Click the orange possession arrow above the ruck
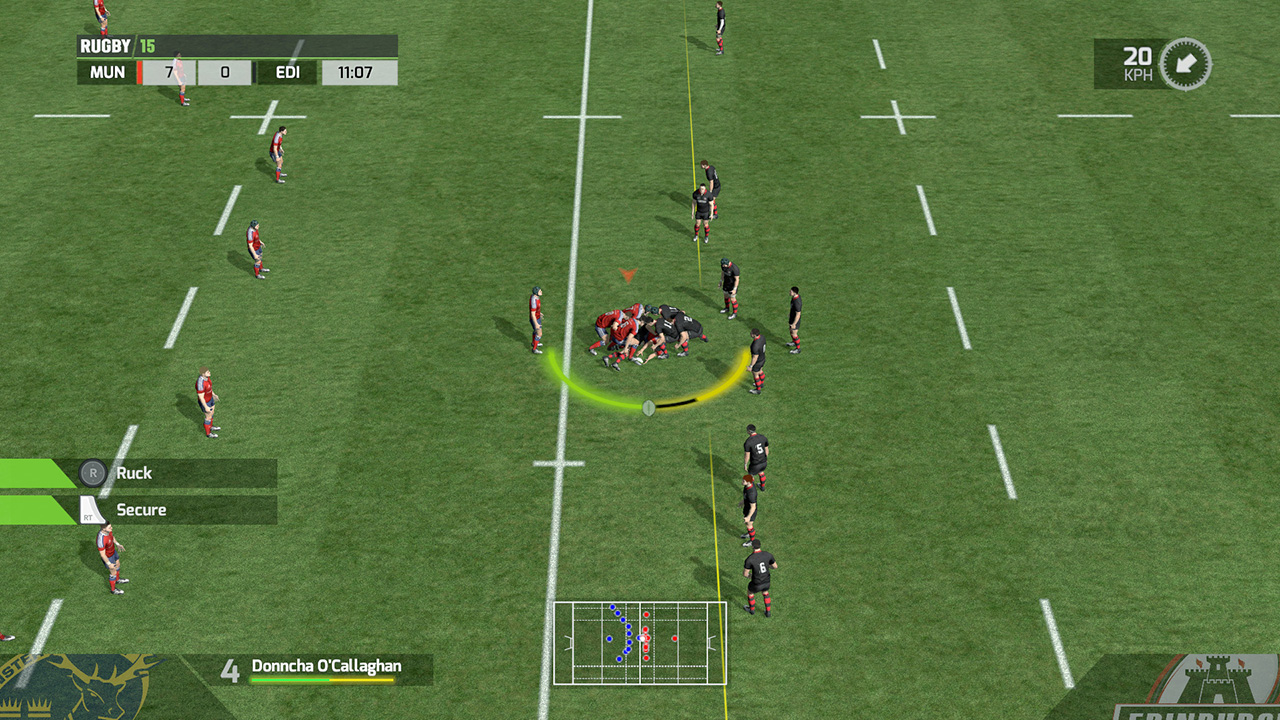 tap(627, 274)
